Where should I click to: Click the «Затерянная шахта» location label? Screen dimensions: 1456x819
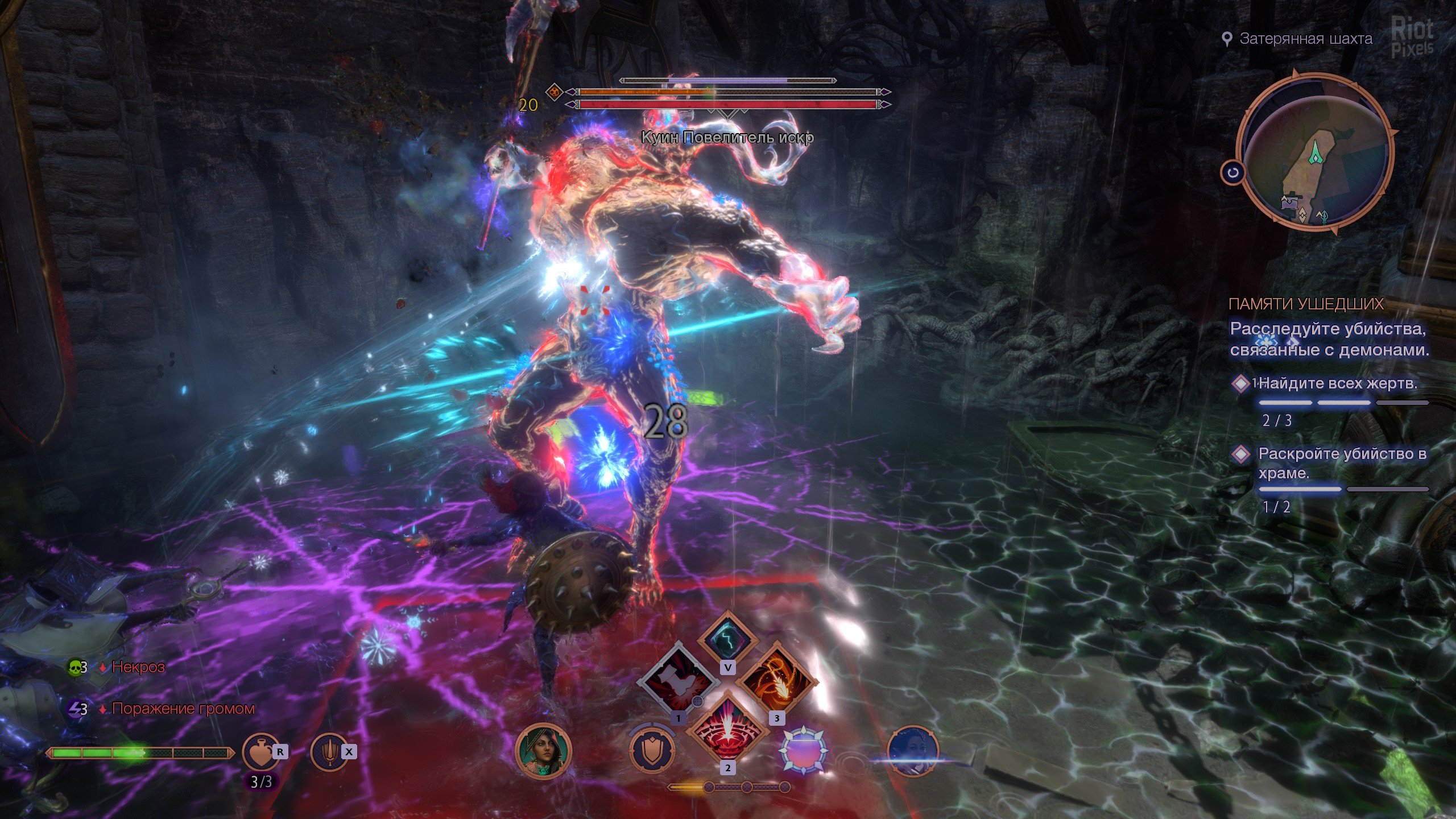[1305, 39]
